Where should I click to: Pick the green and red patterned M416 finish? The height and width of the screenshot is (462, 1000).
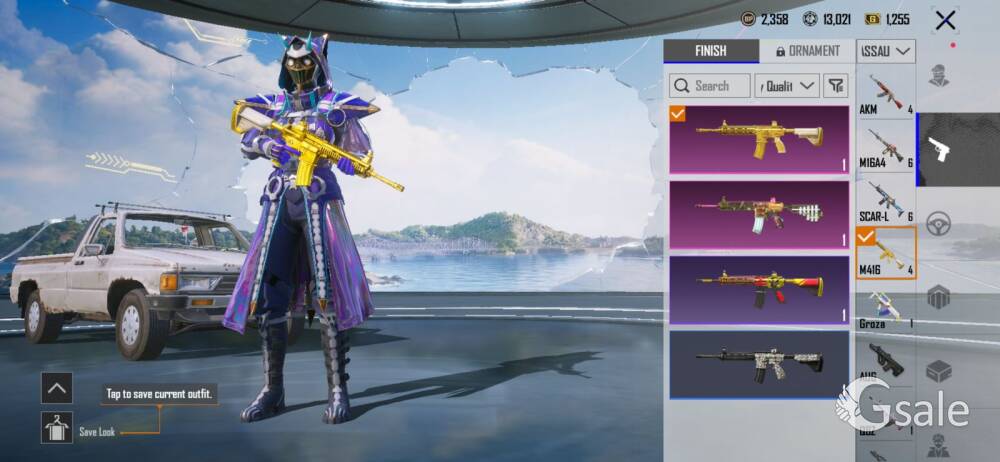point(759,214)
